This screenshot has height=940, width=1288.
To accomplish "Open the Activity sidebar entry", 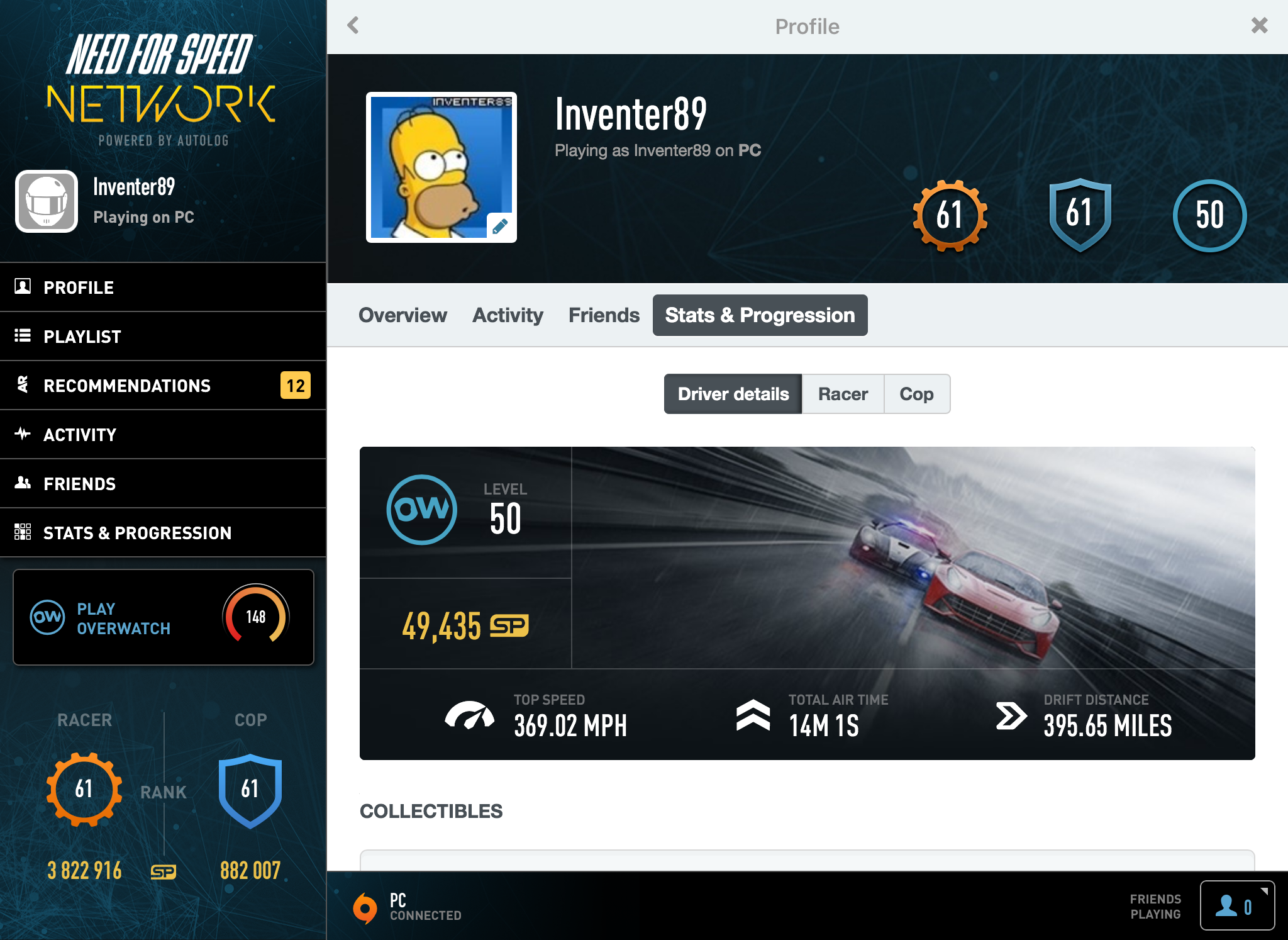I will pyautogui.click(x=79, y=434).
